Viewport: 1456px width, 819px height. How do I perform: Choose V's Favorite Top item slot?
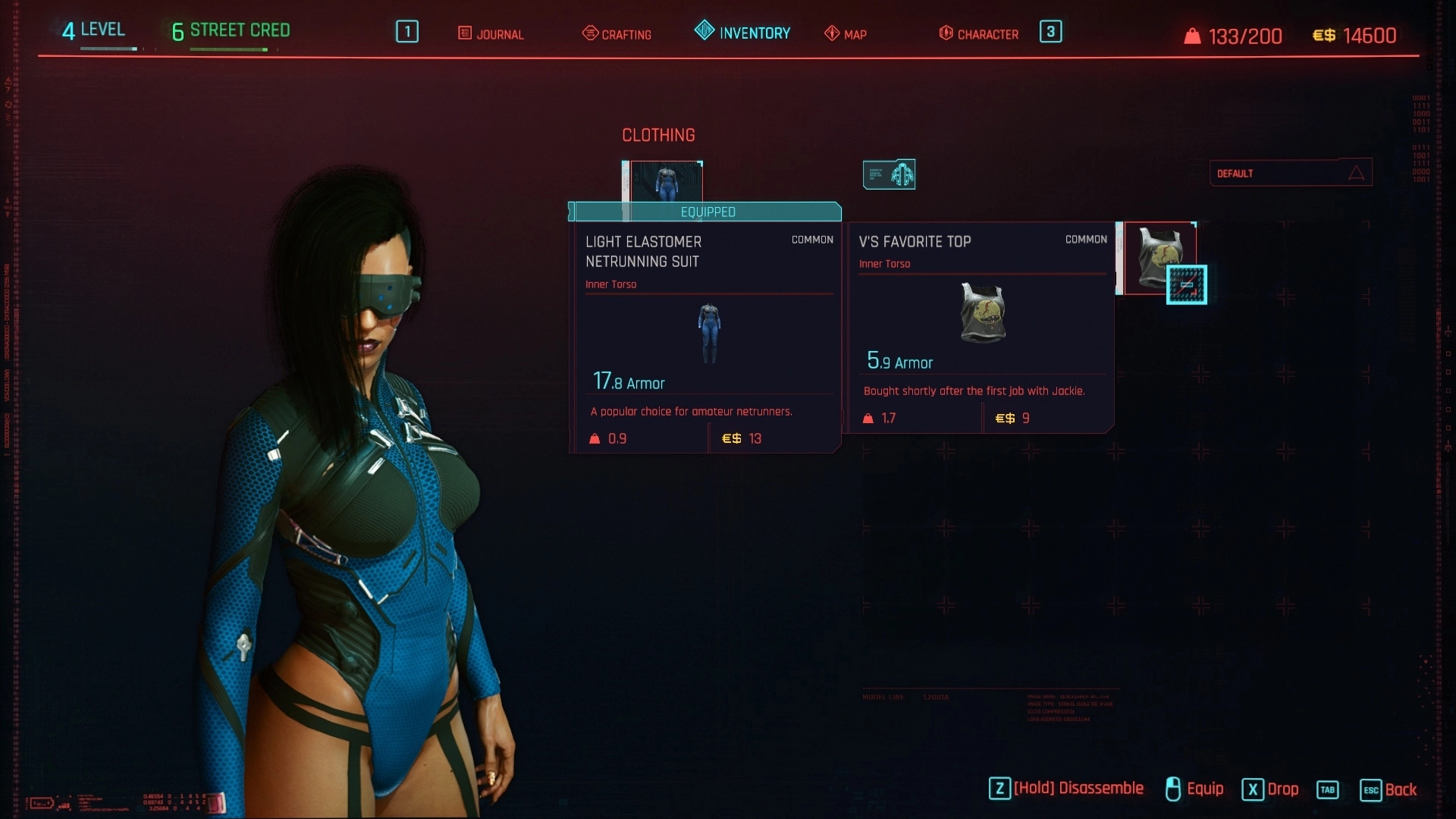1159,257
